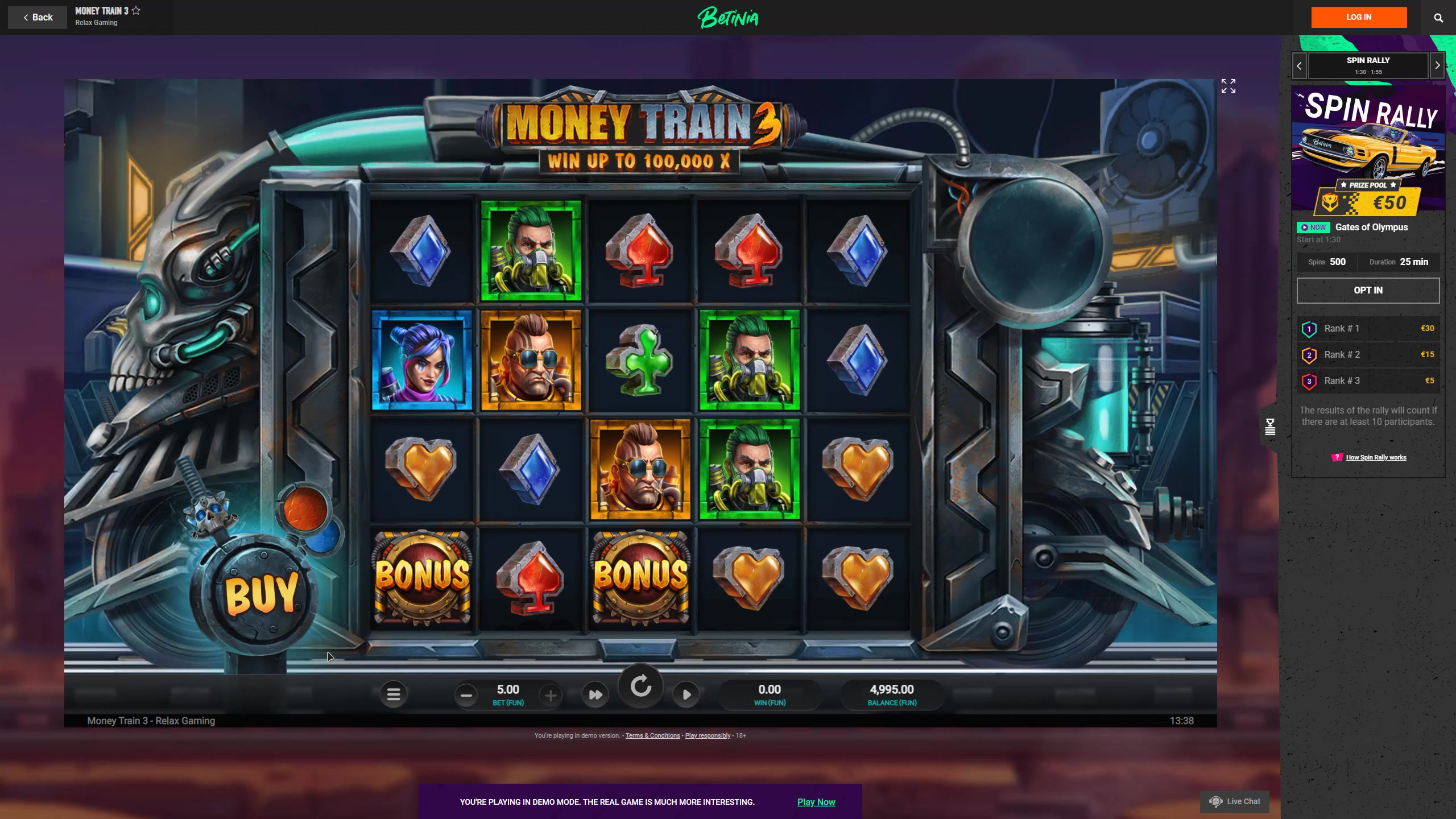Decrease the bet with the minus button
Screen dimensions: 1456x819
click(x=466, y=695)
